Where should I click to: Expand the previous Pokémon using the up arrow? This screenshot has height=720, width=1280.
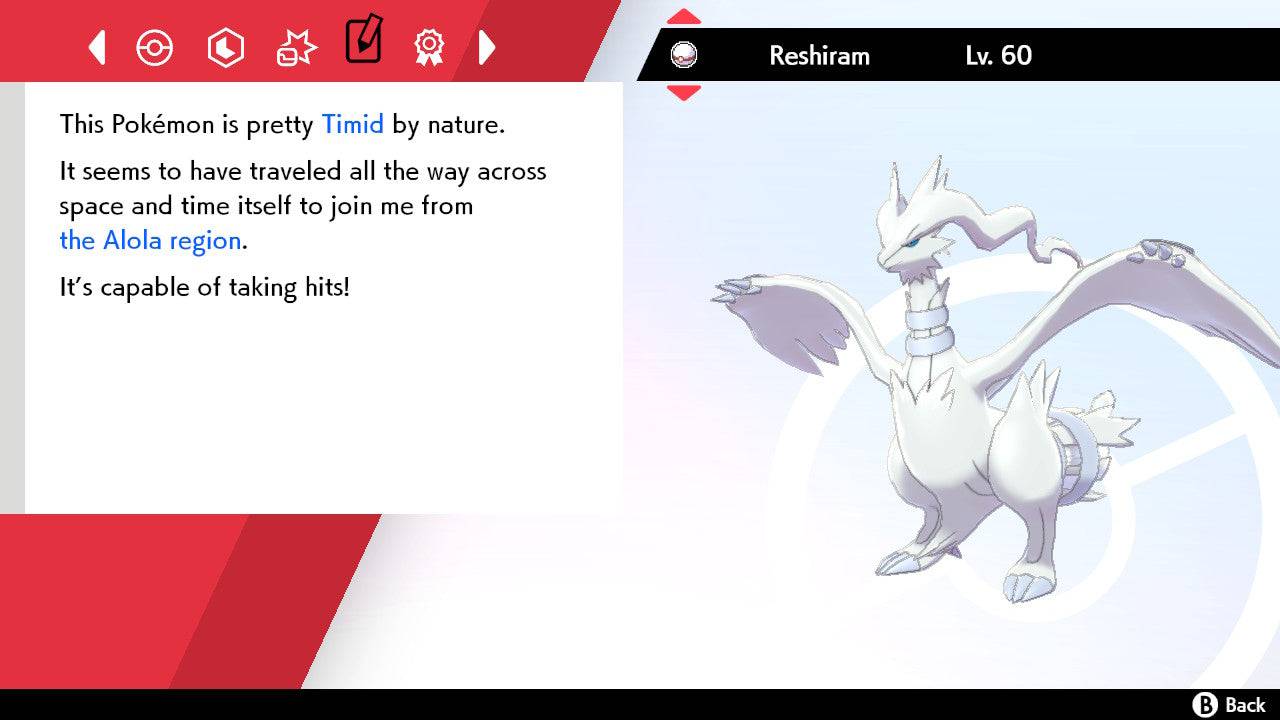(x=683, y=14)
